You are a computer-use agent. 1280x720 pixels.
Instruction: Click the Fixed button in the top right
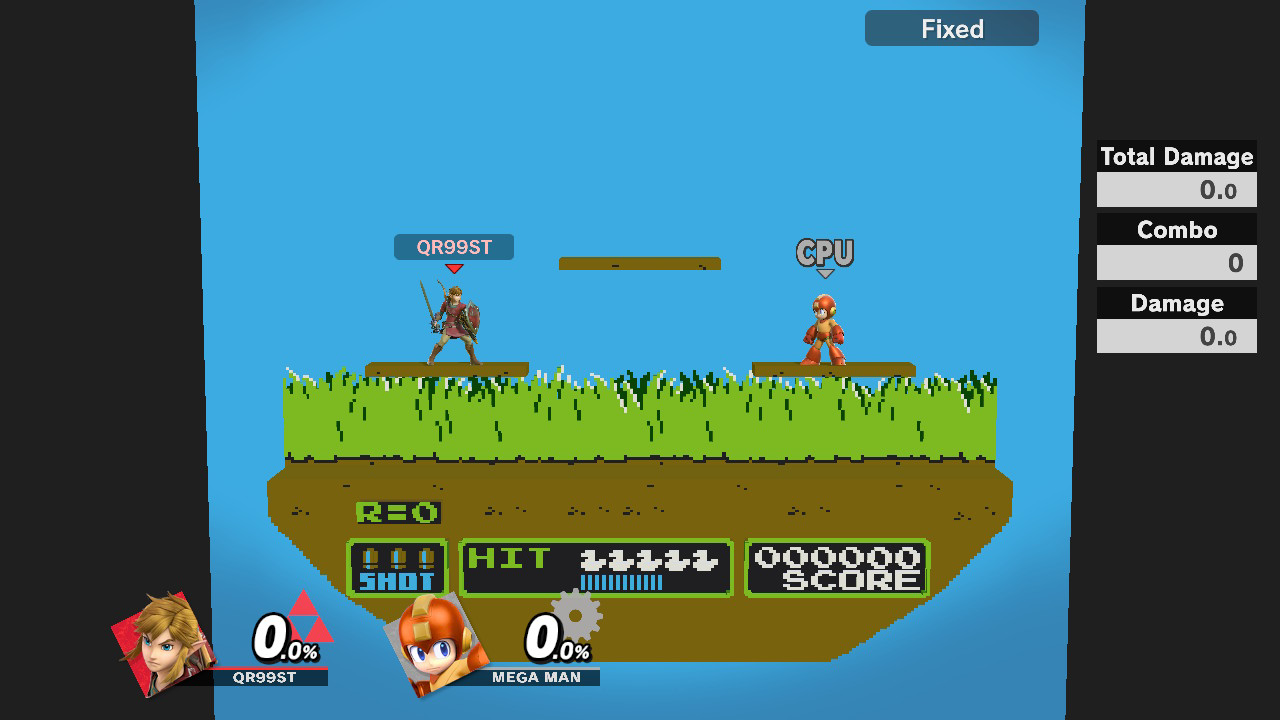[951, 28]
